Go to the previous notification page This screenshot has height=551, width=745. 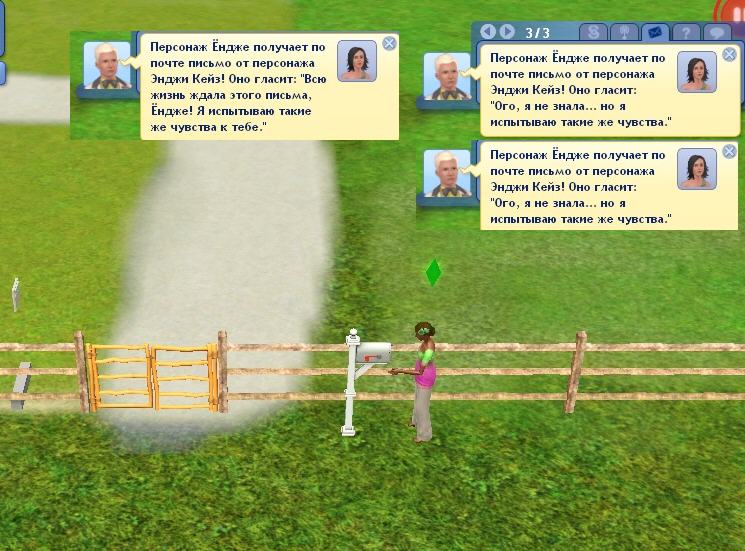tap(489, 32)
